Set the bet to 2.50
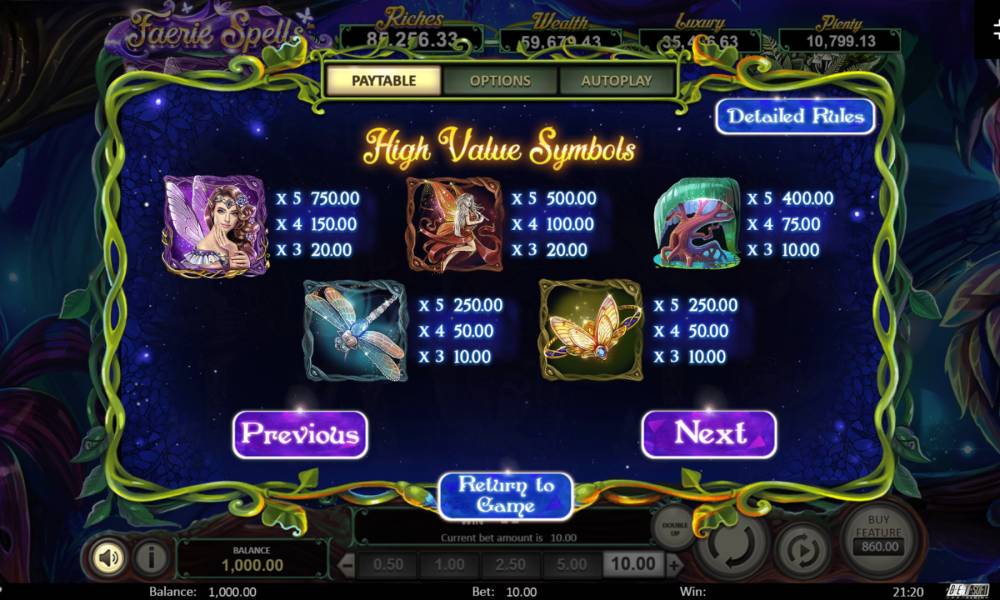 point(510,565)
